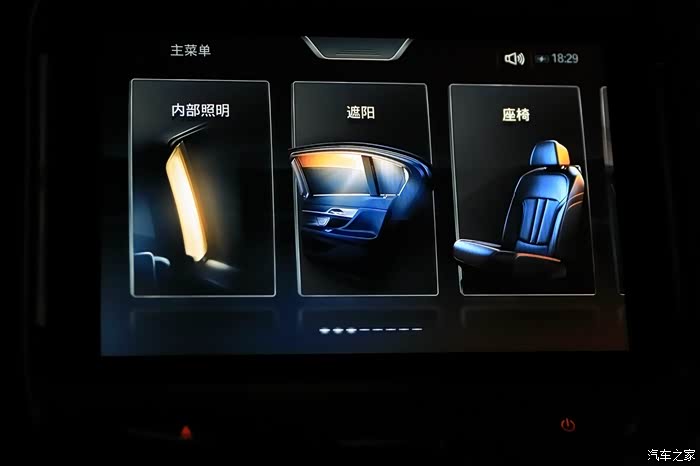The image size is (700, 466).
Task: Choose the 座椅 seat settings card
Action: coord(520,190)
